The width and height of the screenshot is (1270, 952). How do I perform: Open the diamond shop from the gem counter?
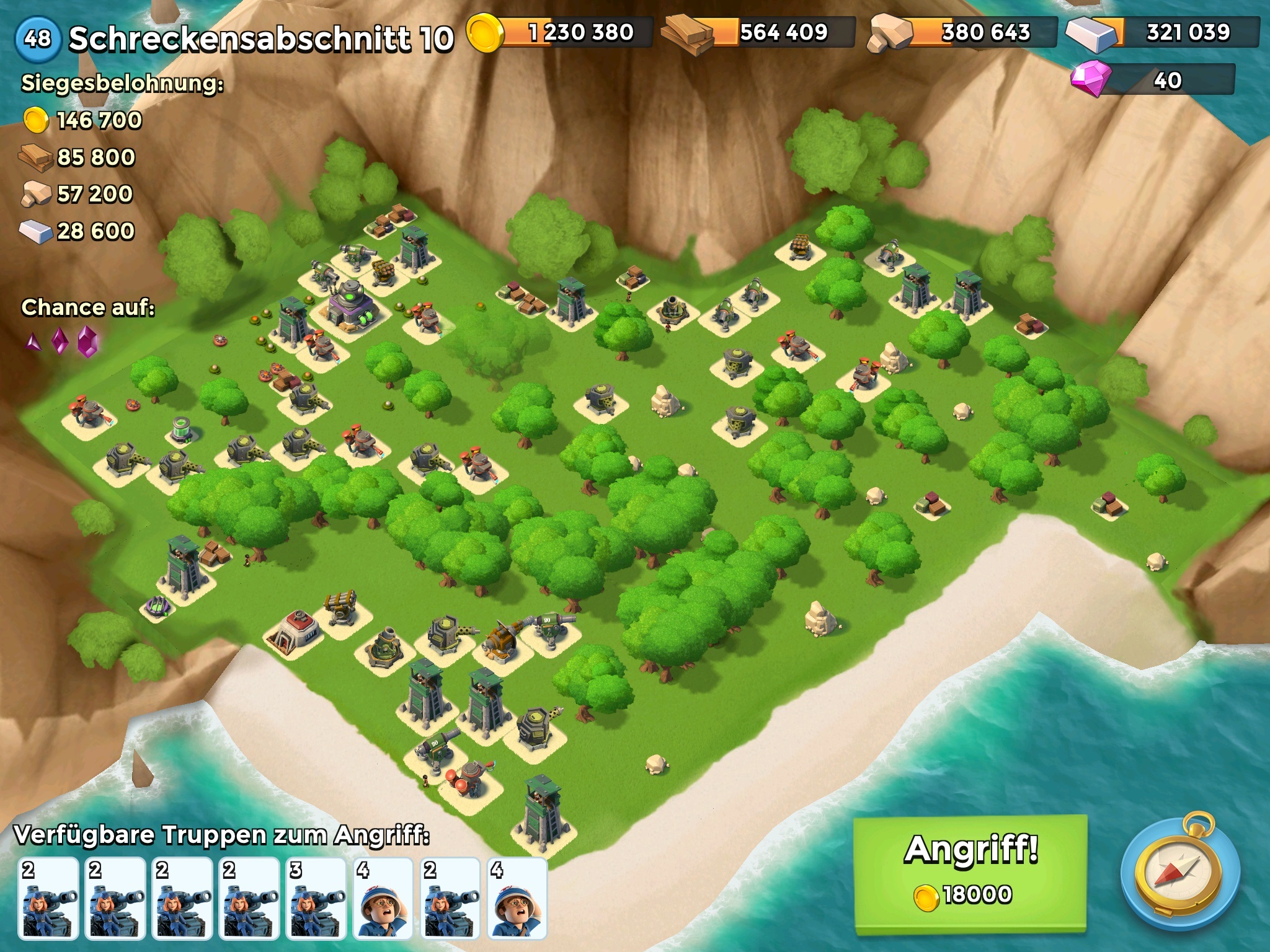pyautogui.click(x=1153, y=80)
